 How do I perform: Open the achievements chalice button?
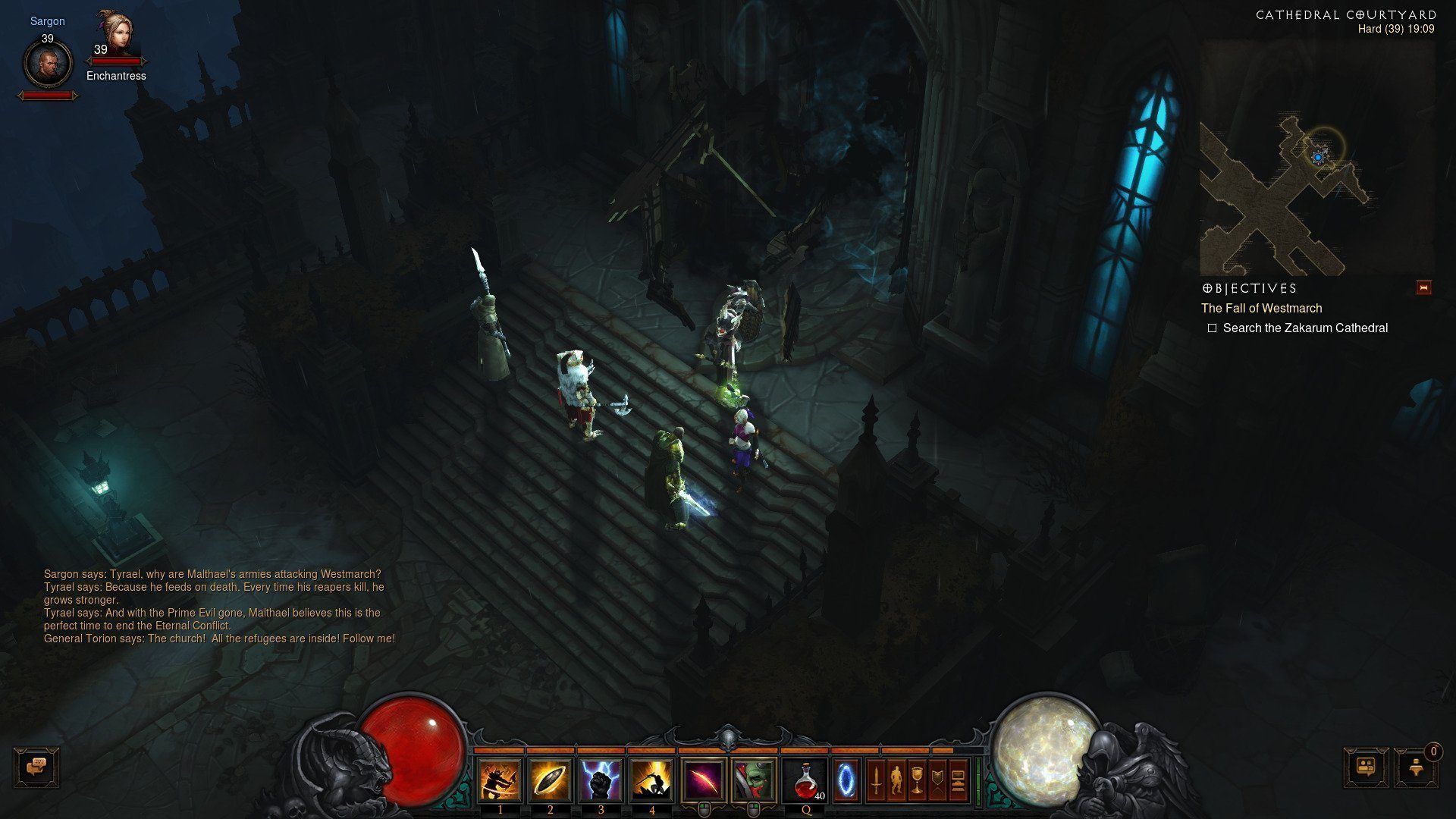click(x=917, y=780)
